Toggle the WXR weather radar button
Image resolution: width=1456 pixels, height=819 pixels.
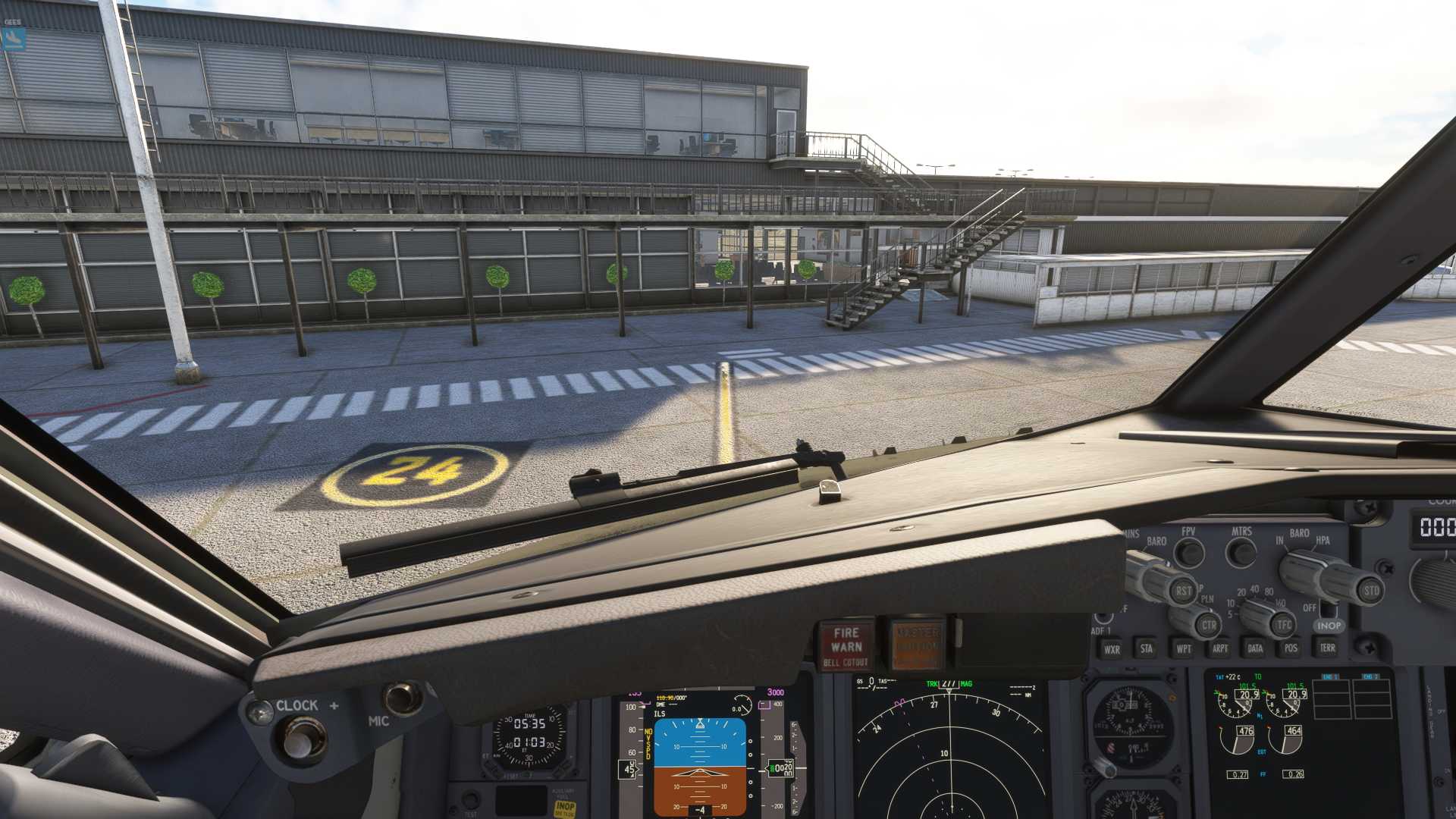click(x=1112, y=649)
